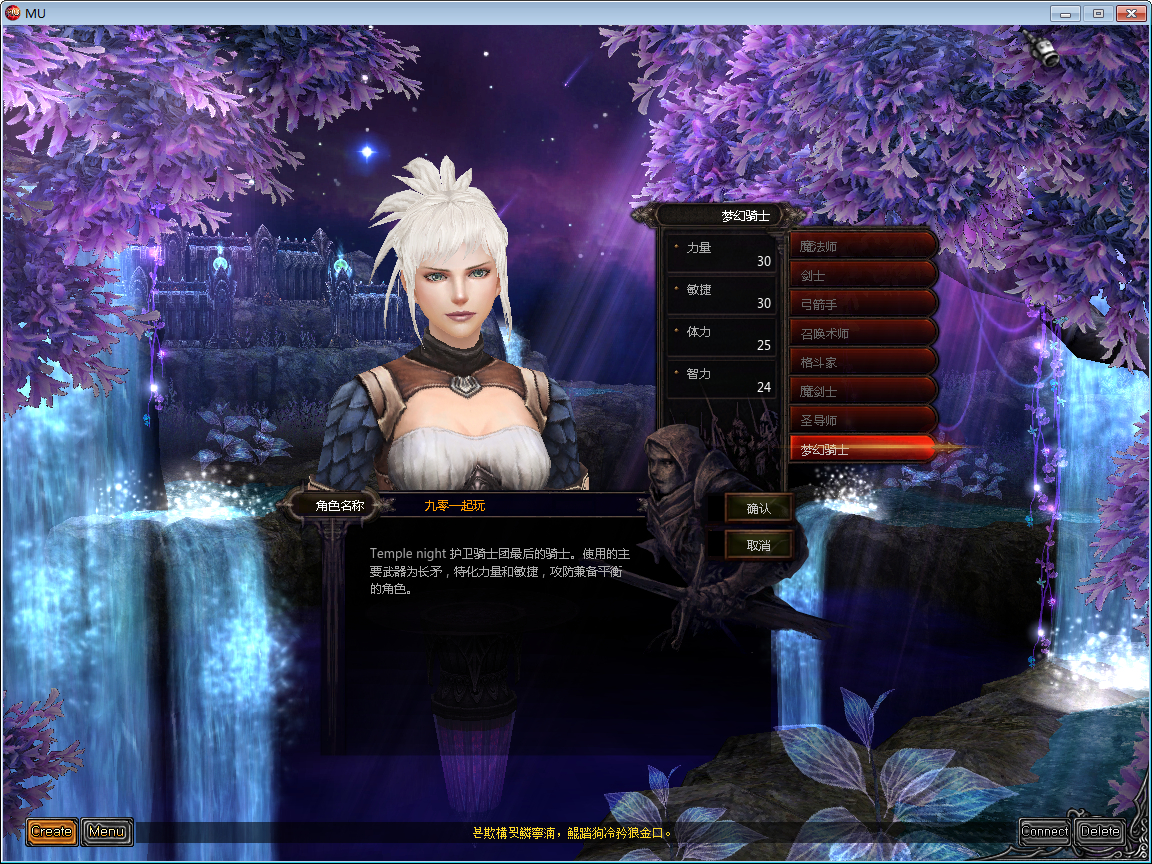Click the Connect button
The height and width of the screenshot is (864, 1152).
click(x=1044, y=831)
